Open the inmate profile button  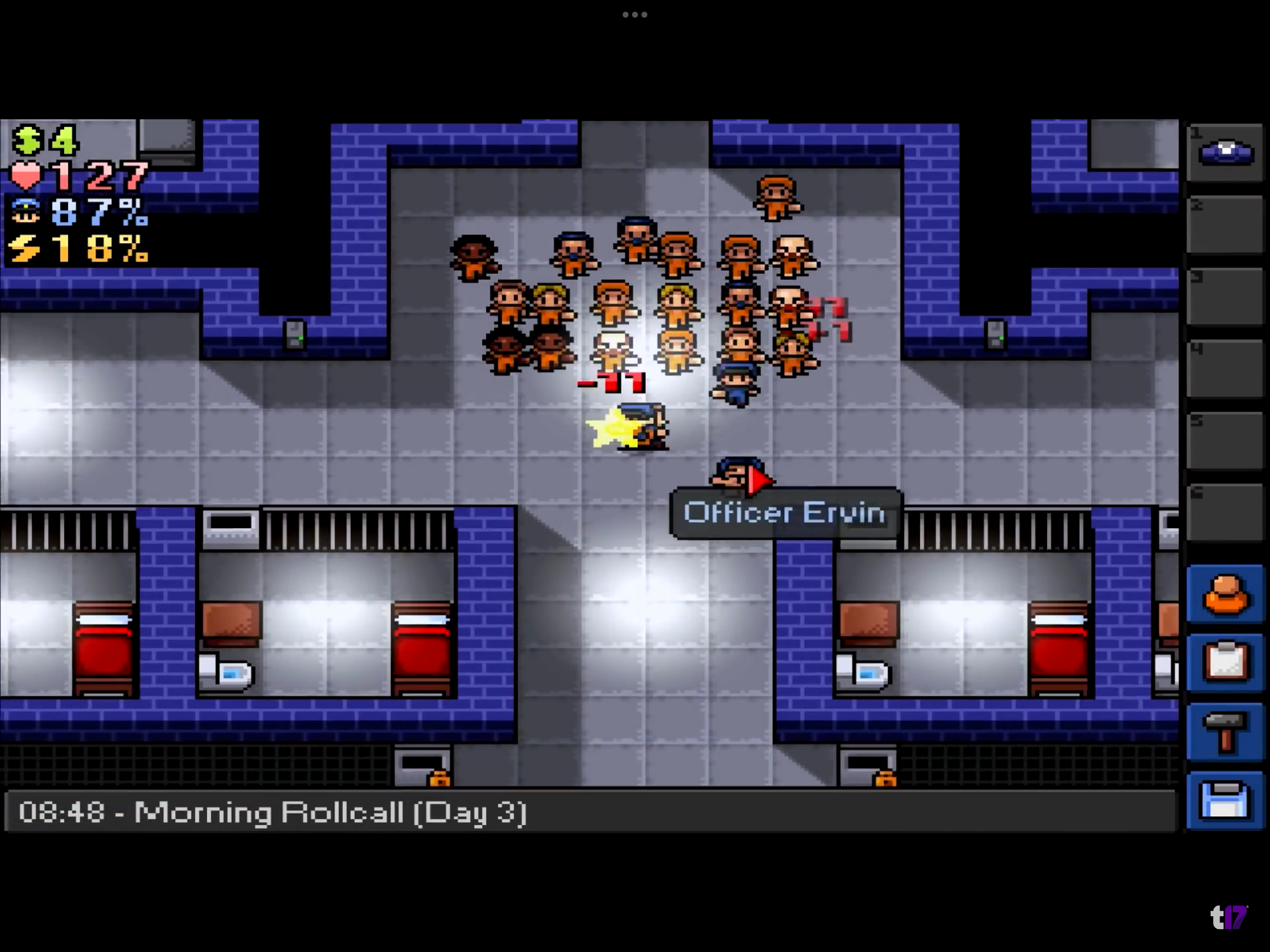point(1225,594)
